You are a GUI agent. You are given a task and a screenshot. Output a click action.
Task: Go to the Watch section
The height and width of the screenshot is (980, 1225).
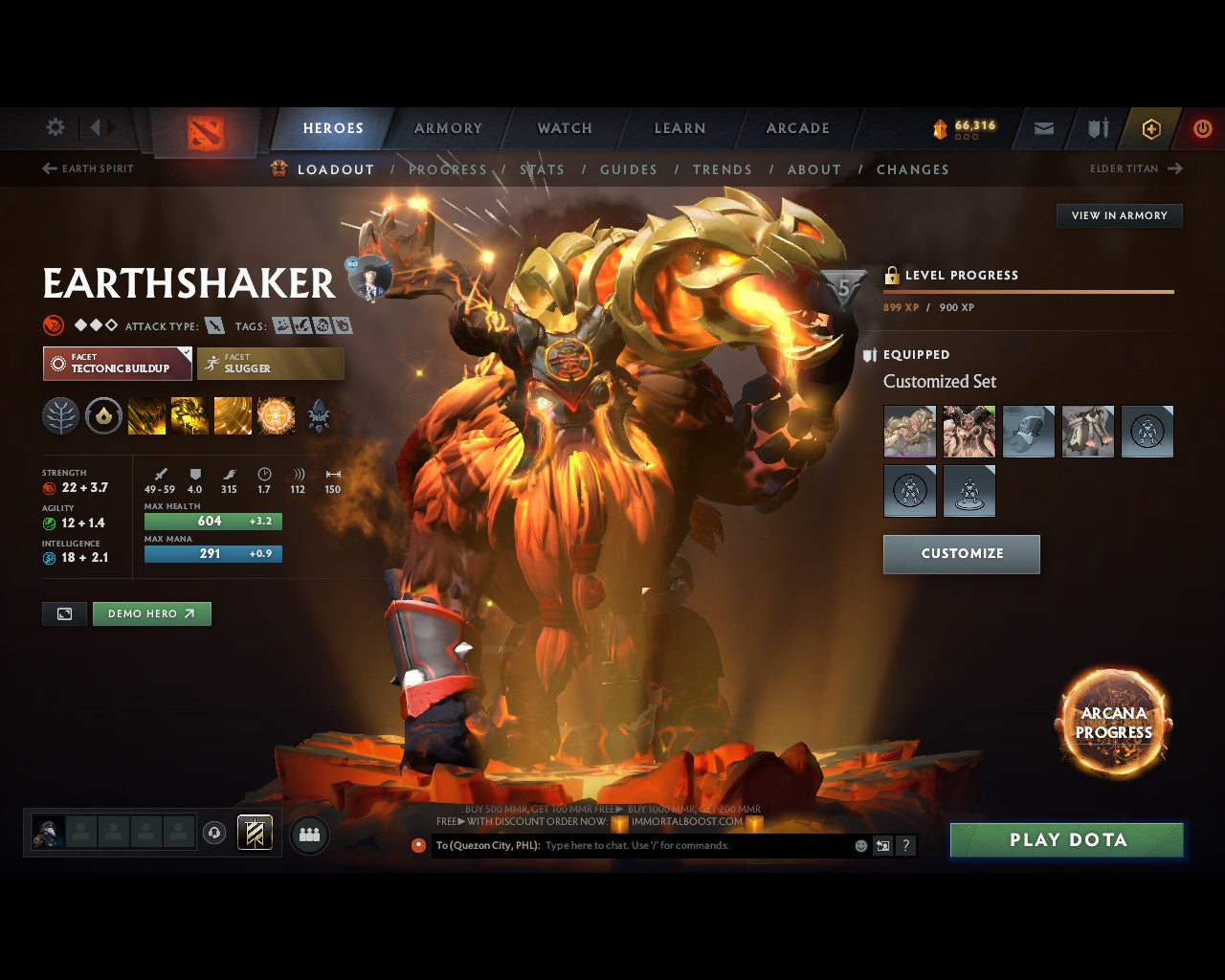(x=565, y=128)
